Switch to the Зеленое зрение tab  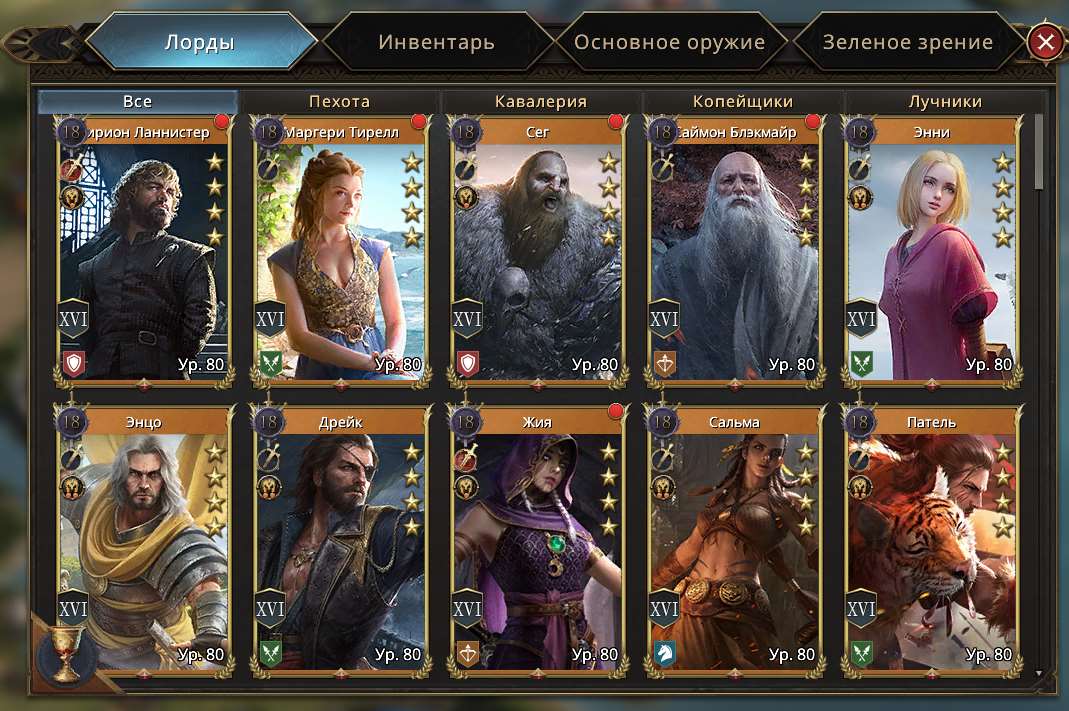tap(907, 42)
